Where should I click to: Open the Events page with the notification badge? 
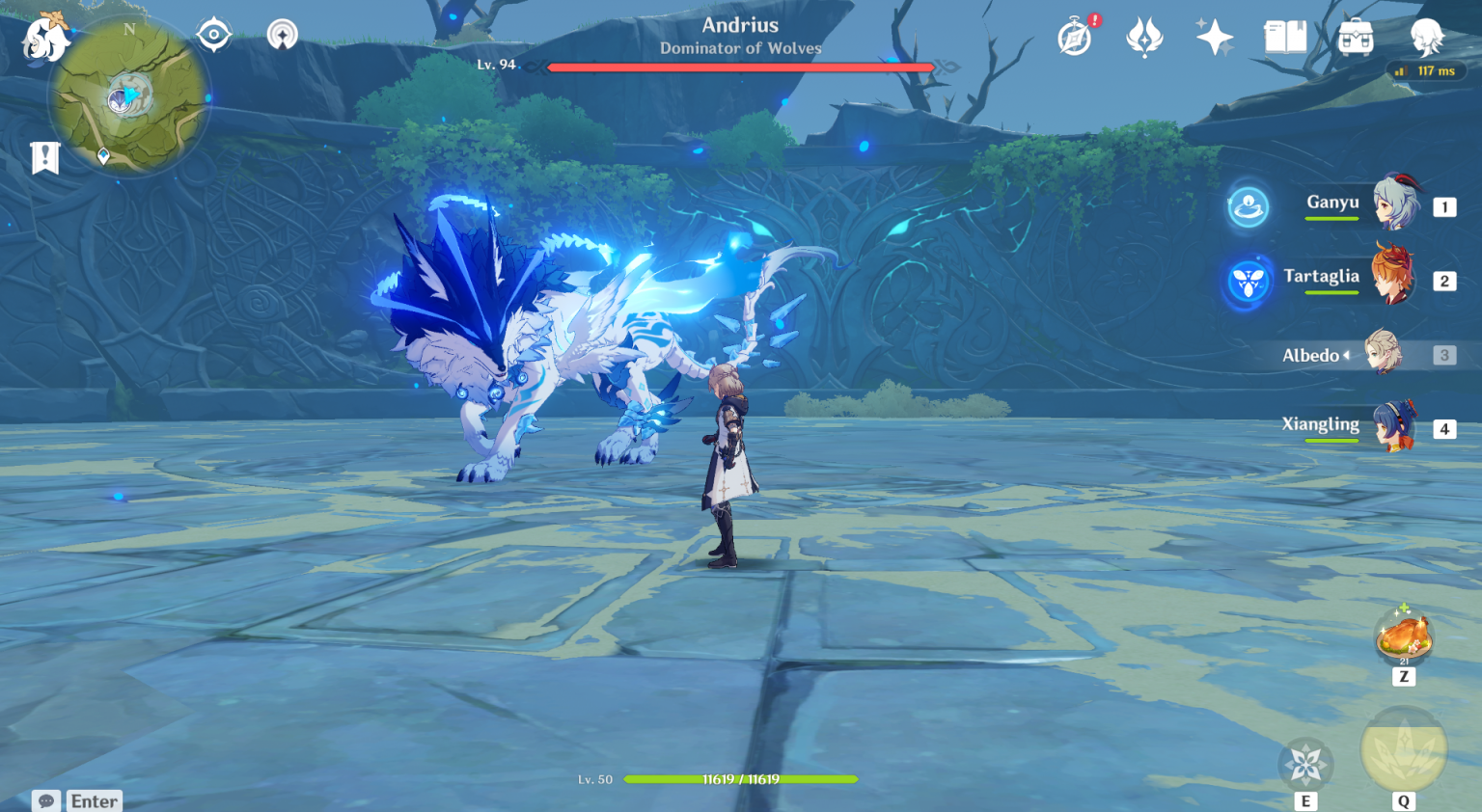(1074, 41)
